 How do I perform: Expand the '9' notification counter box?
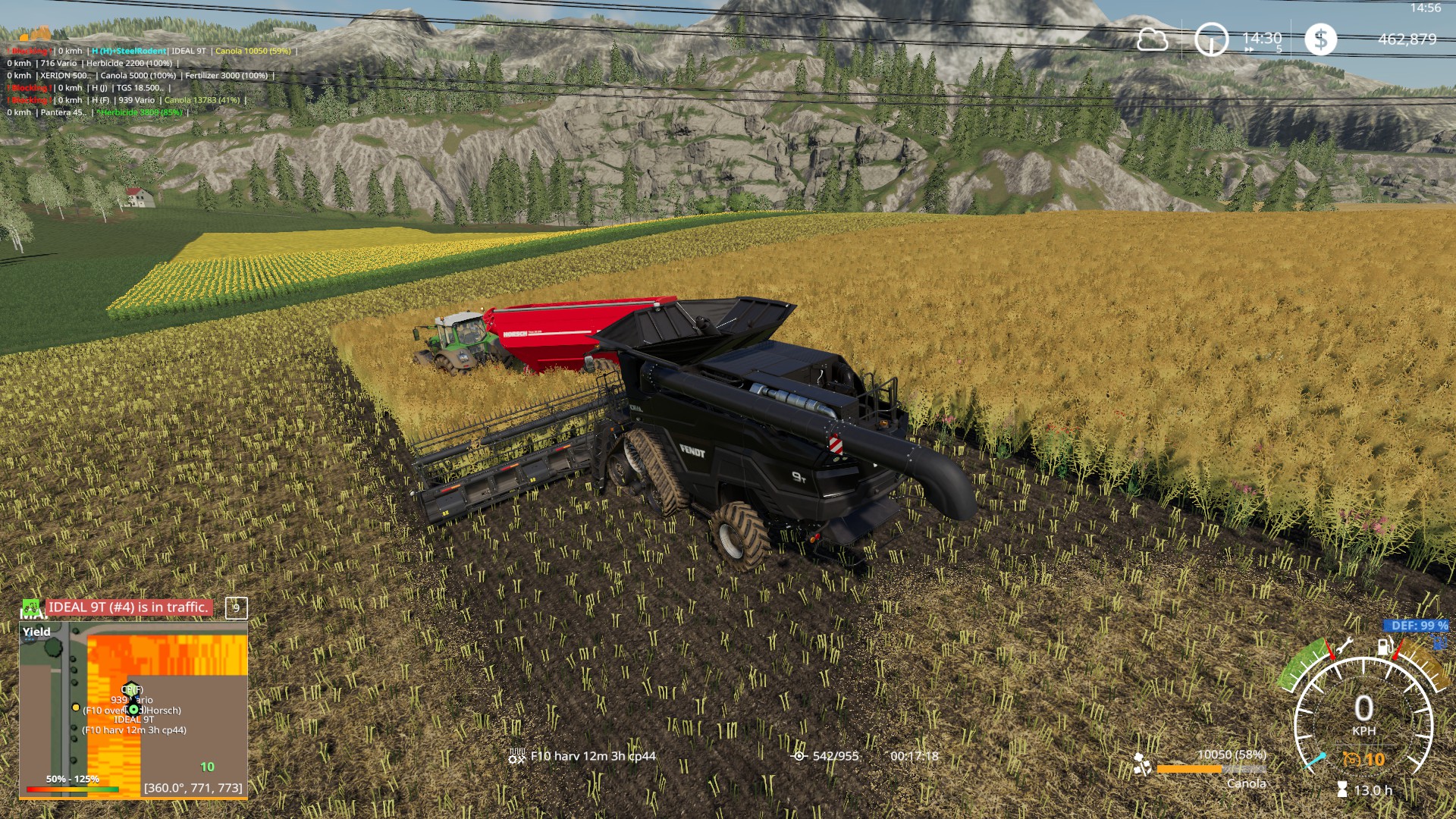235,607
